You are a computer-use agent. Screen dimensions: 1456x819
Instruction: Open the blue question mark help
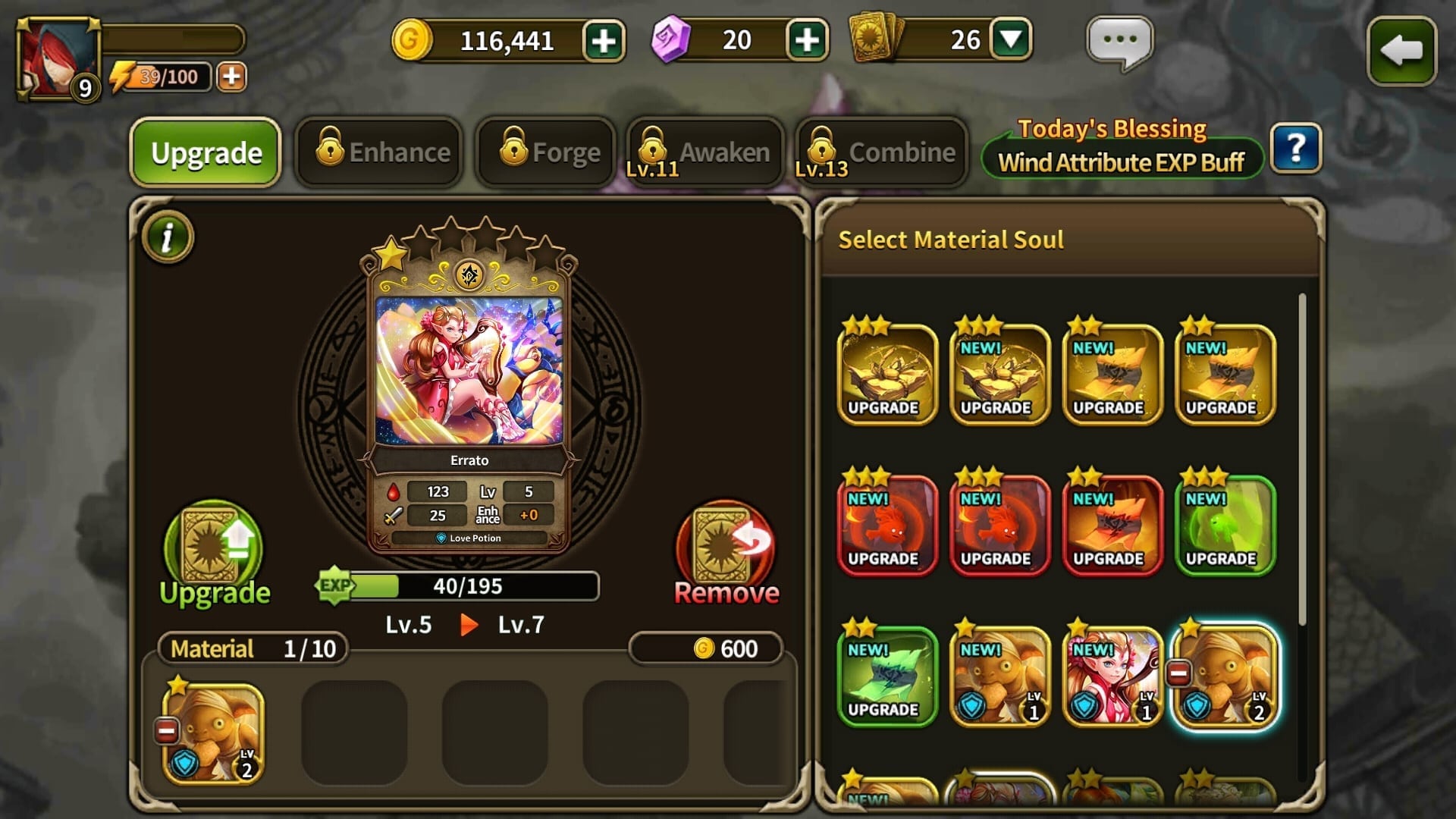pyautogui.click(x=1296, y=148)
